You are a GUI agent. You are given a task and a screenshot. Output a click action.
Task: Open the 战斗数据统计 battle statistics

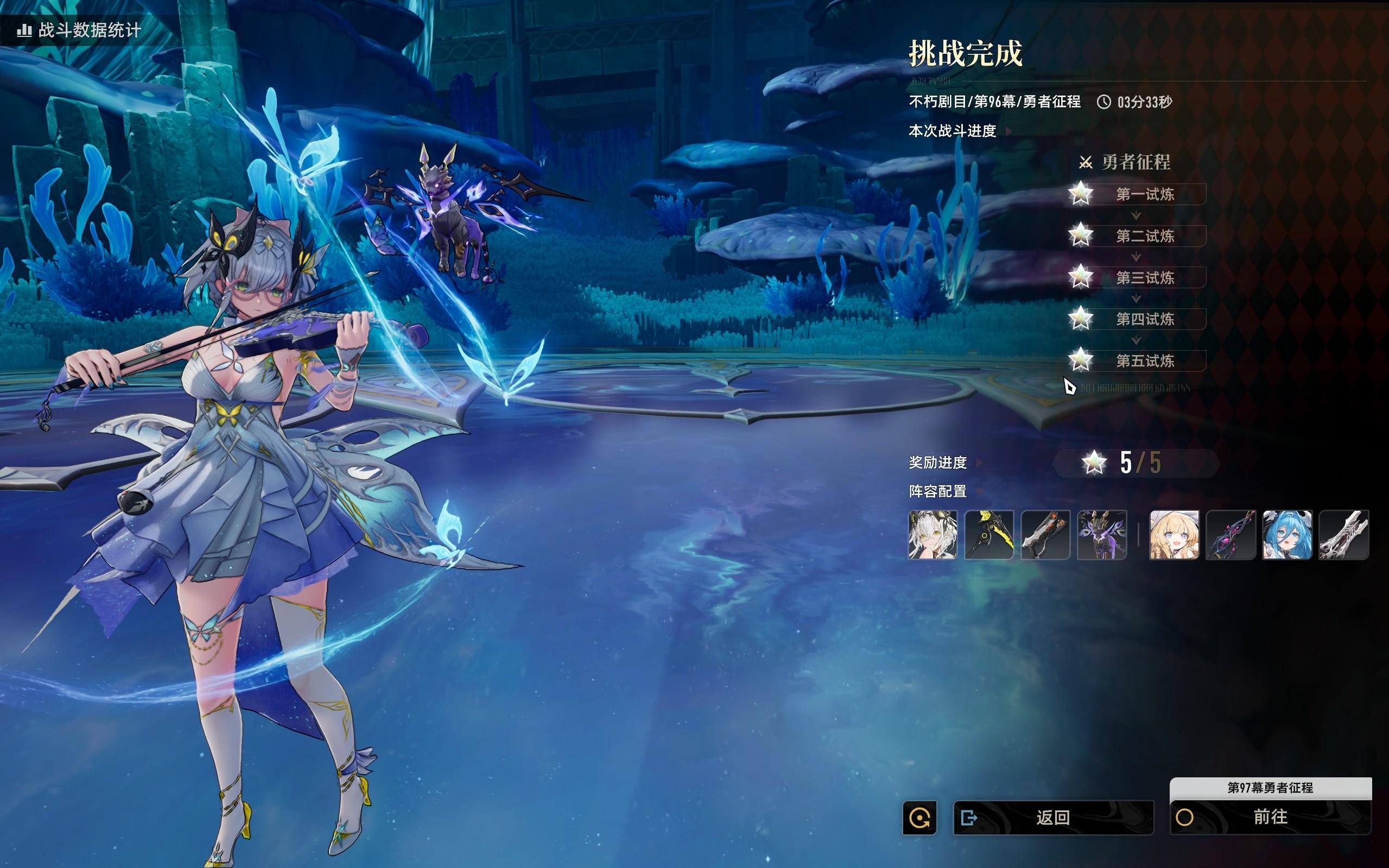pos(80,30)
